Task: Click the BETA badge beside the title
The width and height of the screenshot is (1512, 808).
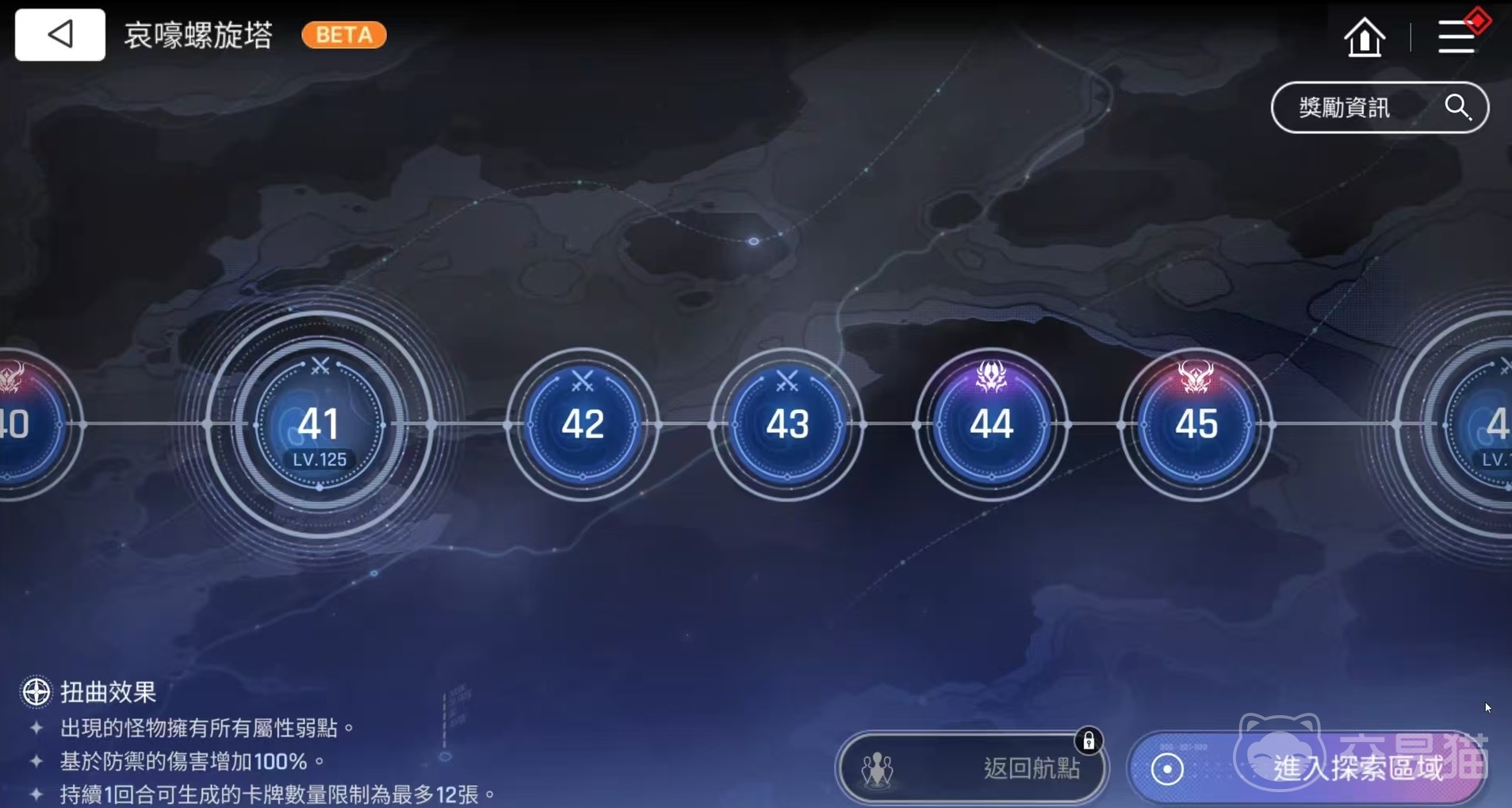Action: pos(343,35)
